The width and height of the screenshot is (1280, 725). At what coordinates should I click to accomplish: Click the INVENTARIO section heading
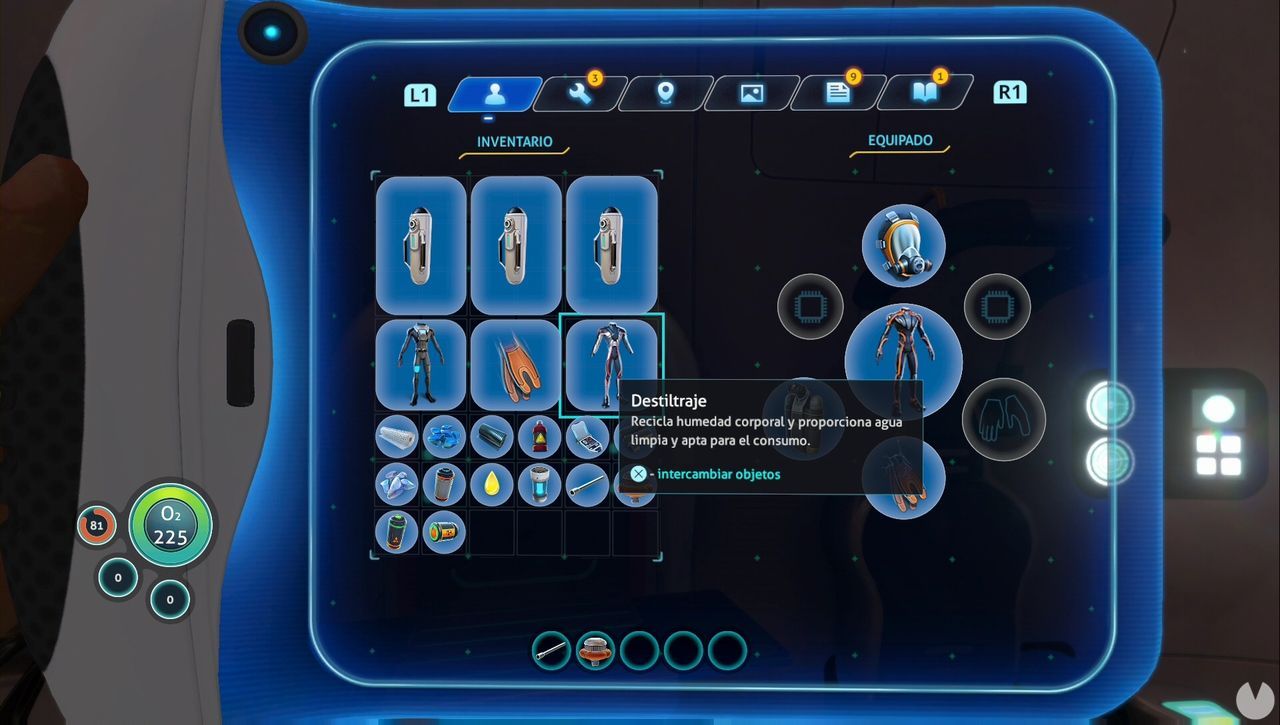[513, 141]
